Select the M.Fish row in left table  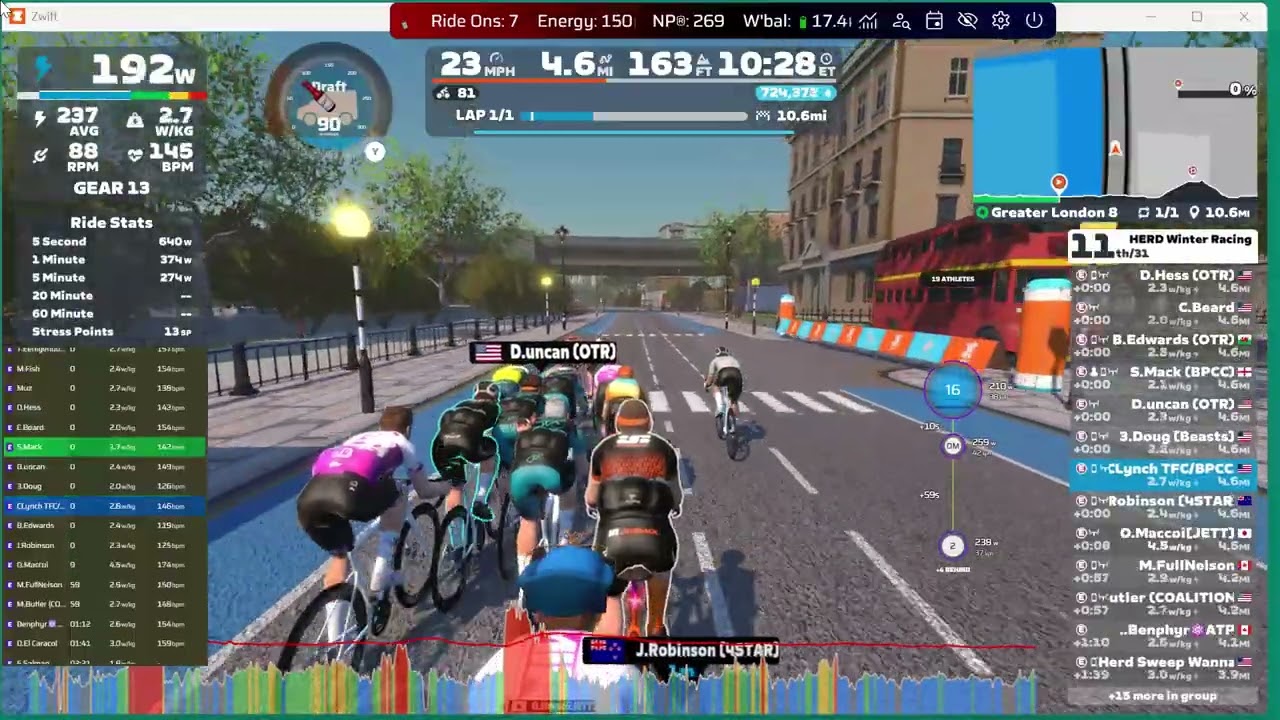coord(105,369)
